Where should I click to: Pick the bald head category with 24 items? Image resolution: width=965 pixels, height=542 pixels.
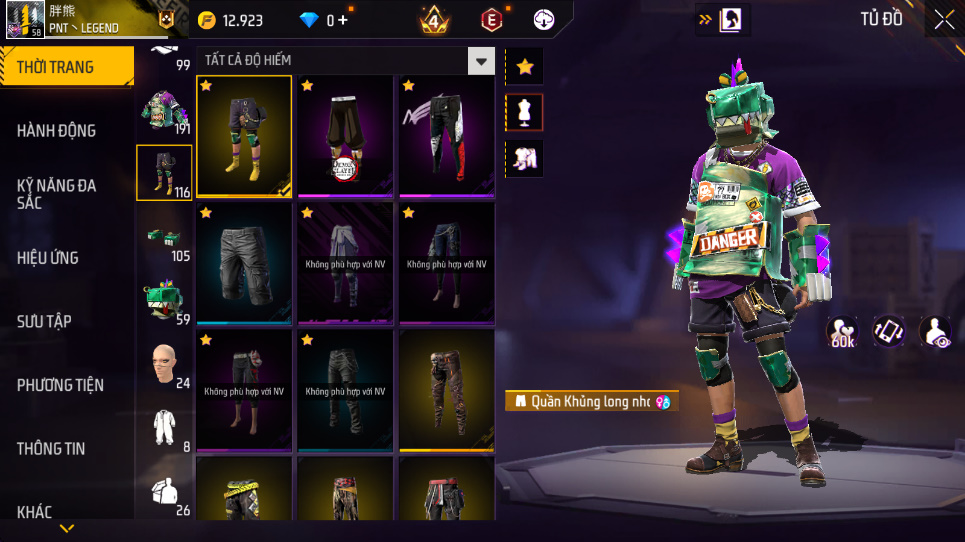tap(163, 364)
